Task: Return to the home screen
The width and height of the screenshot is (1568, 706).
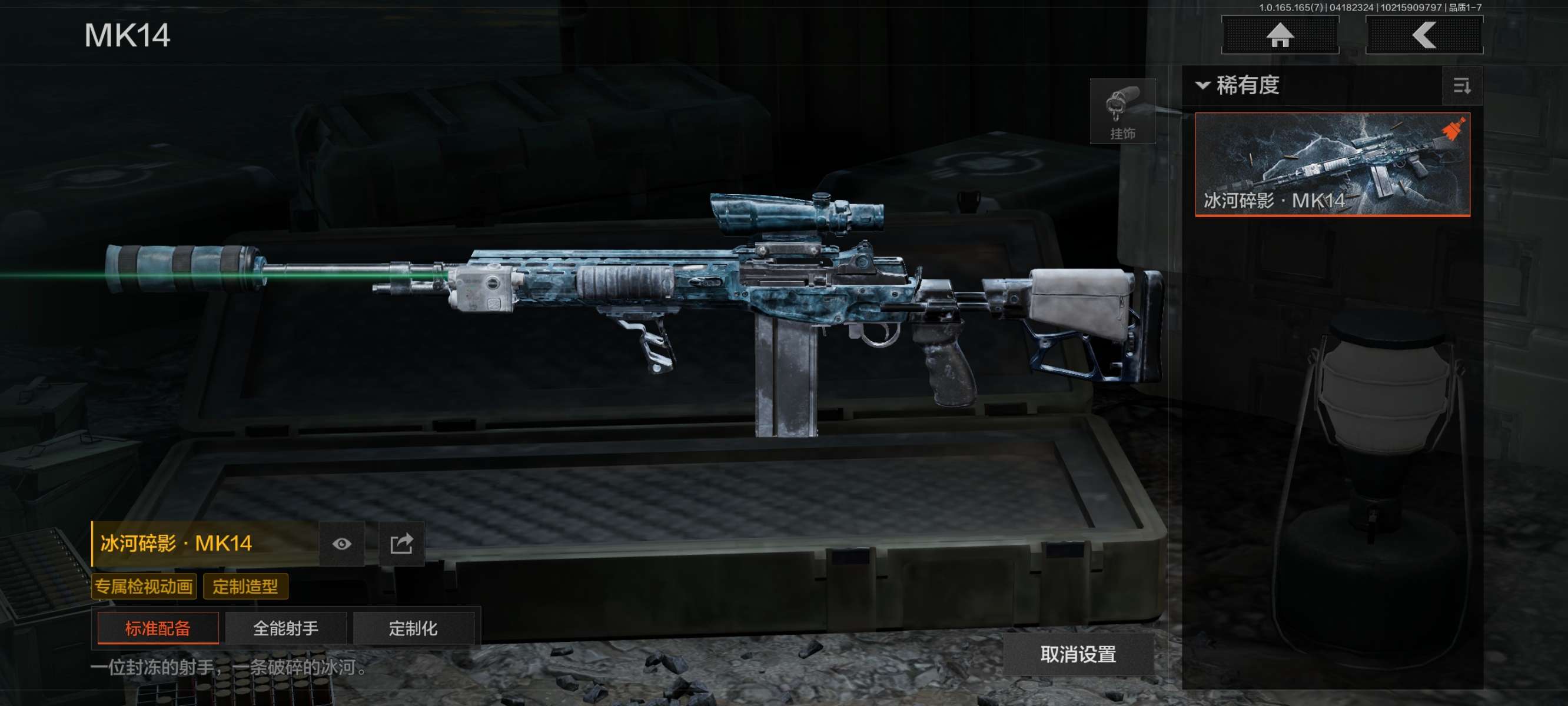Action: tap(1280, 35)
